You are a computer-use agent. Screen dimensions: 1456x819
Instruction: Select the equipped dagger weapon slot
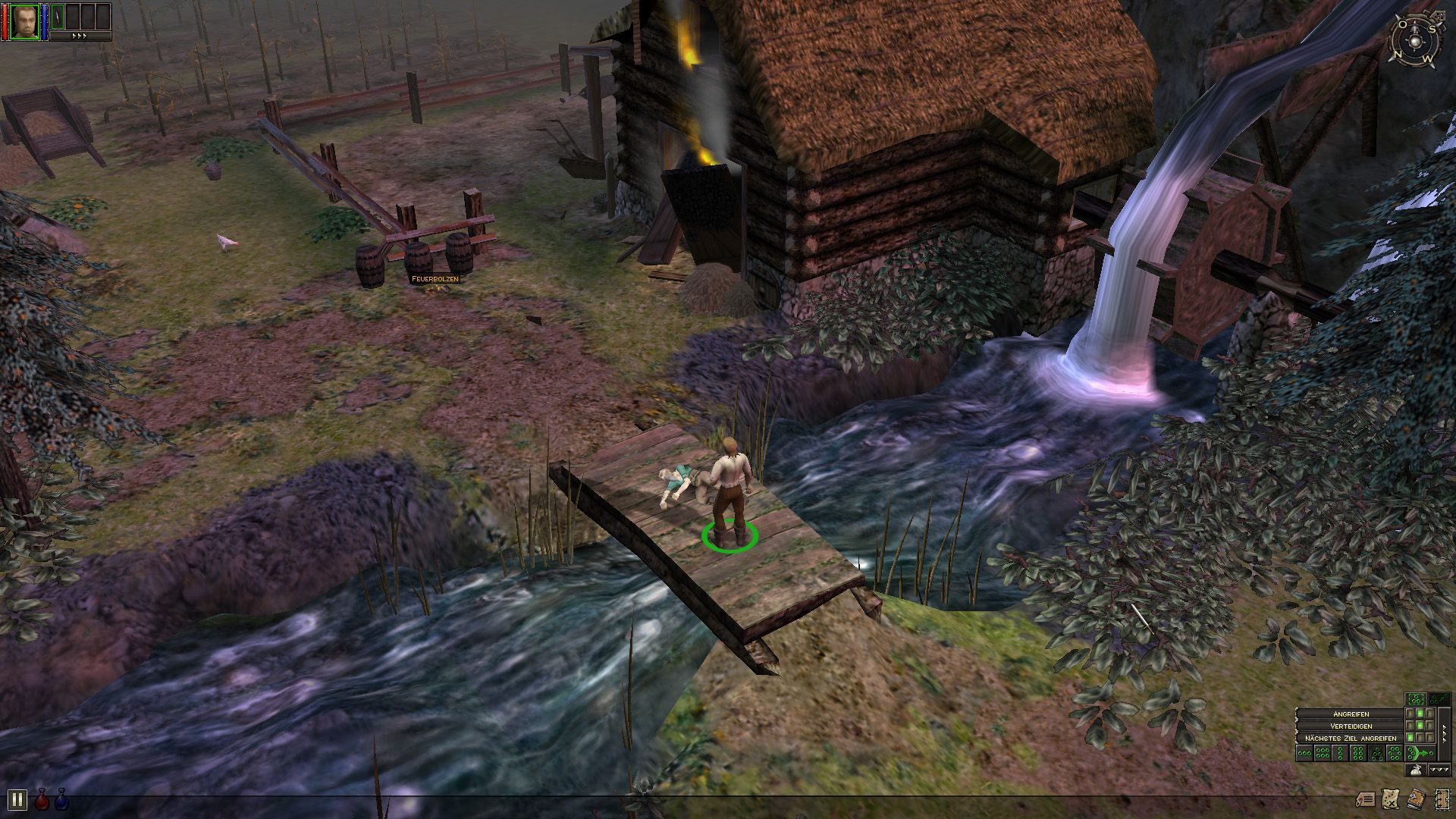[x=58, y=17]
